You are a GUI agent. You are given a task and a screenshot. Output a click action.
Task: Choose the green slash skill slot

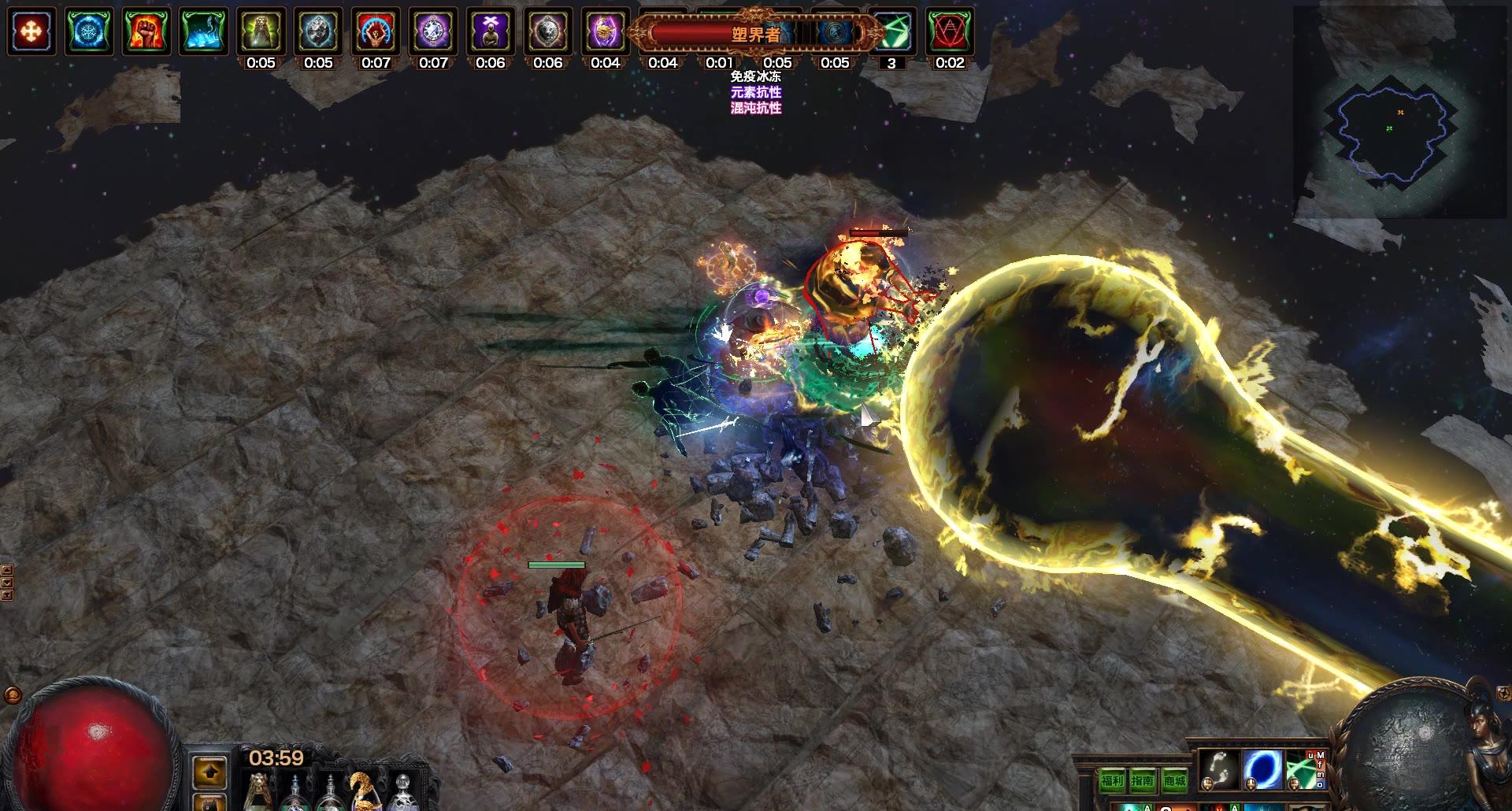pyautogui.click(x=1304, y=769)
